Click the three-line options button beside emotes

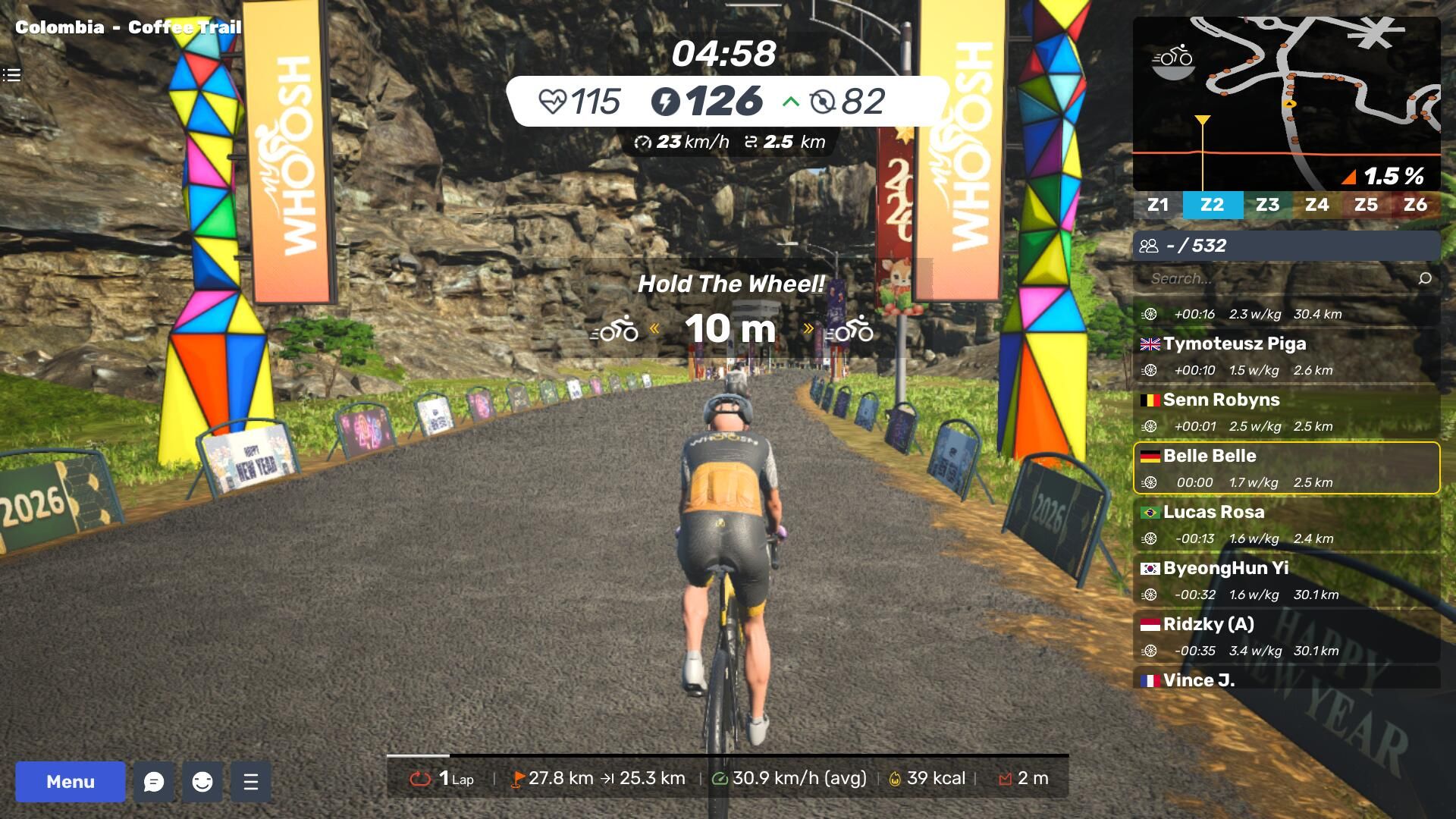click(x=251, y=782)
